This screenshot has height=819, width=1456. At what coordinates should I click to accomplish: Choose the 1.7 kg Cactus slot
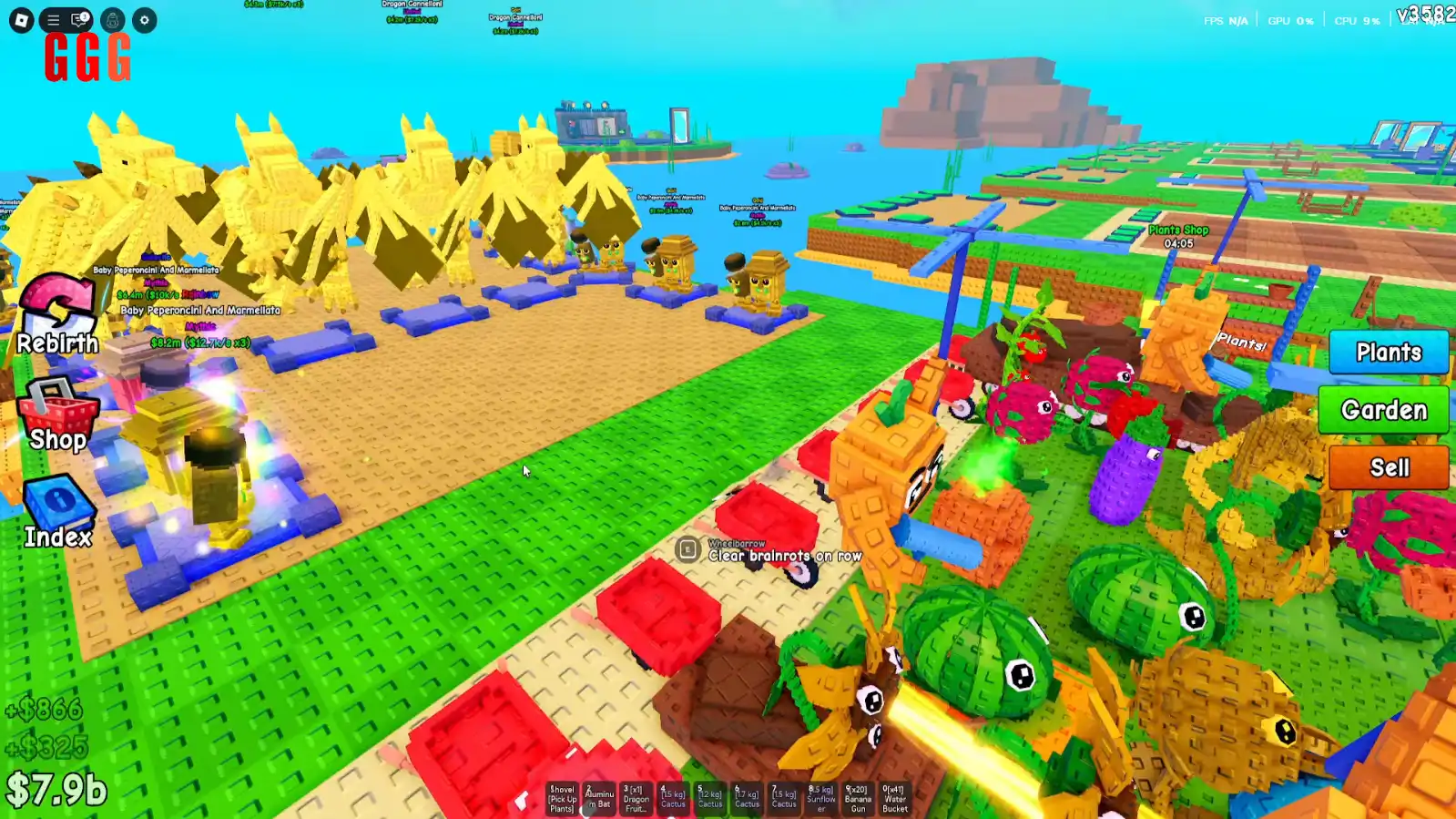coord(747,799)
